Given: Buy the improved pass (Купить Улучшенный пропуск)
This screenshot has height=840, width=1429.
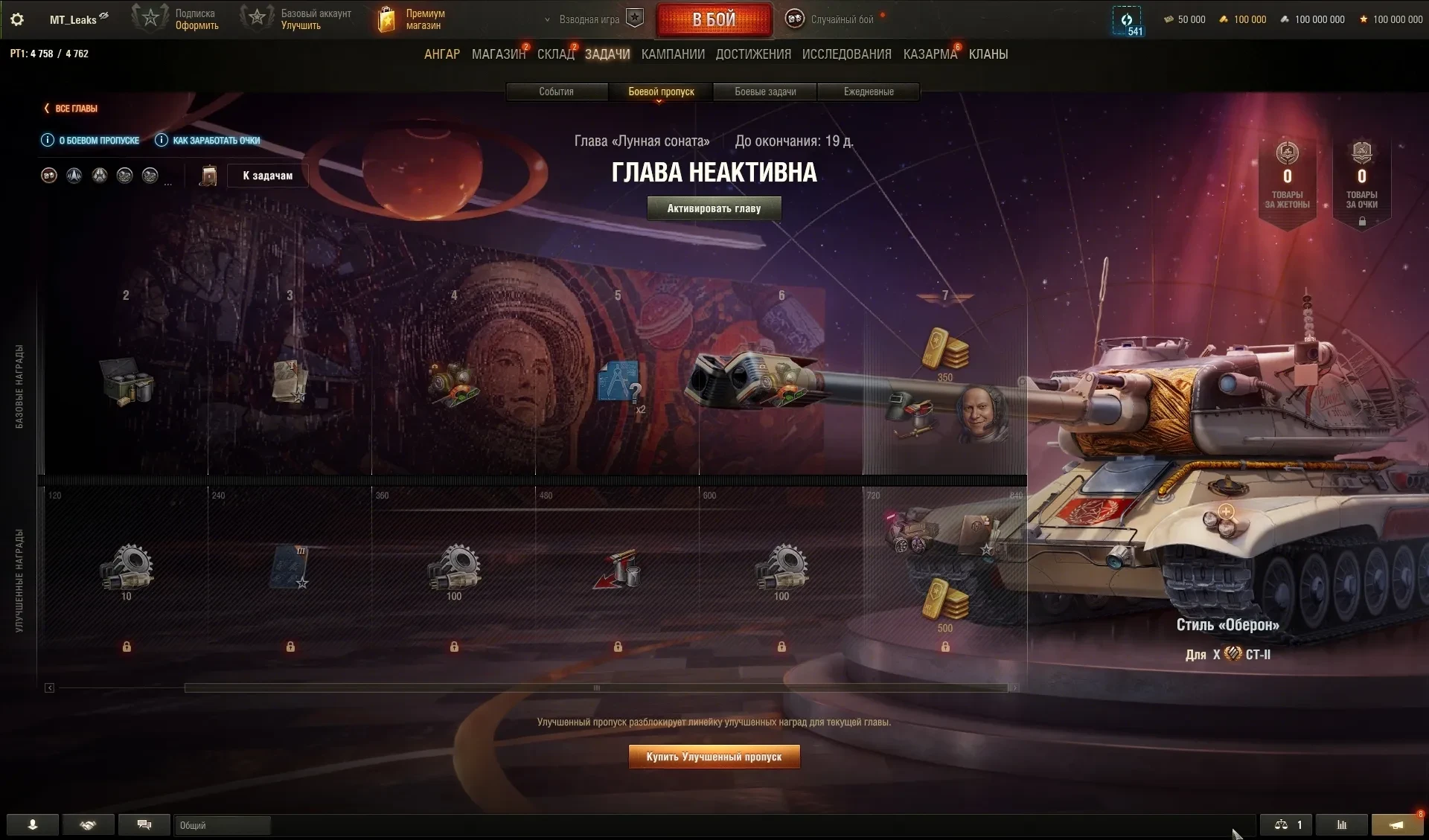Looking at the screenshot, I should 714,757.
